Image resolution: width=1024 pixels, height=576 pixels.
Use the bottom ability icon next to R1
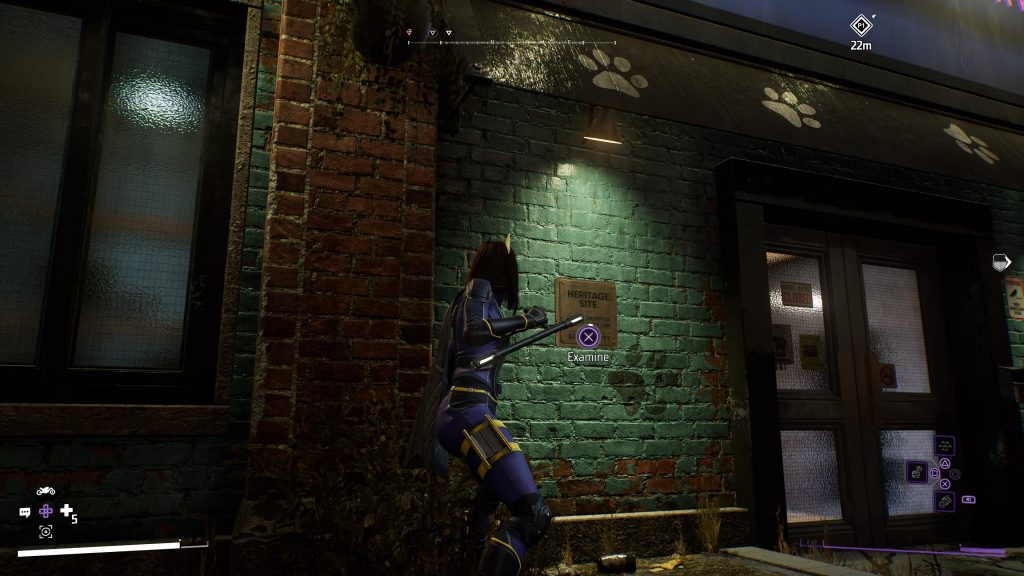(x=944, y=498)
